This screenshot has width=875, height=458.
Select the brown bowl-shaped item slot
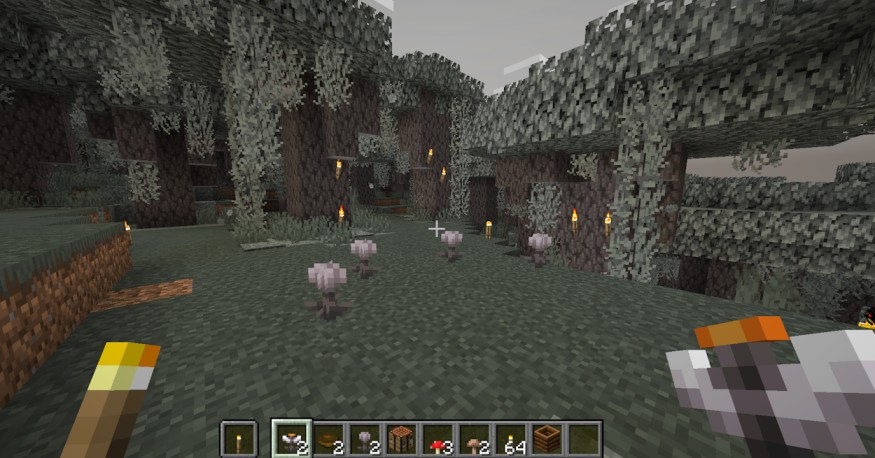click(328, 438)
